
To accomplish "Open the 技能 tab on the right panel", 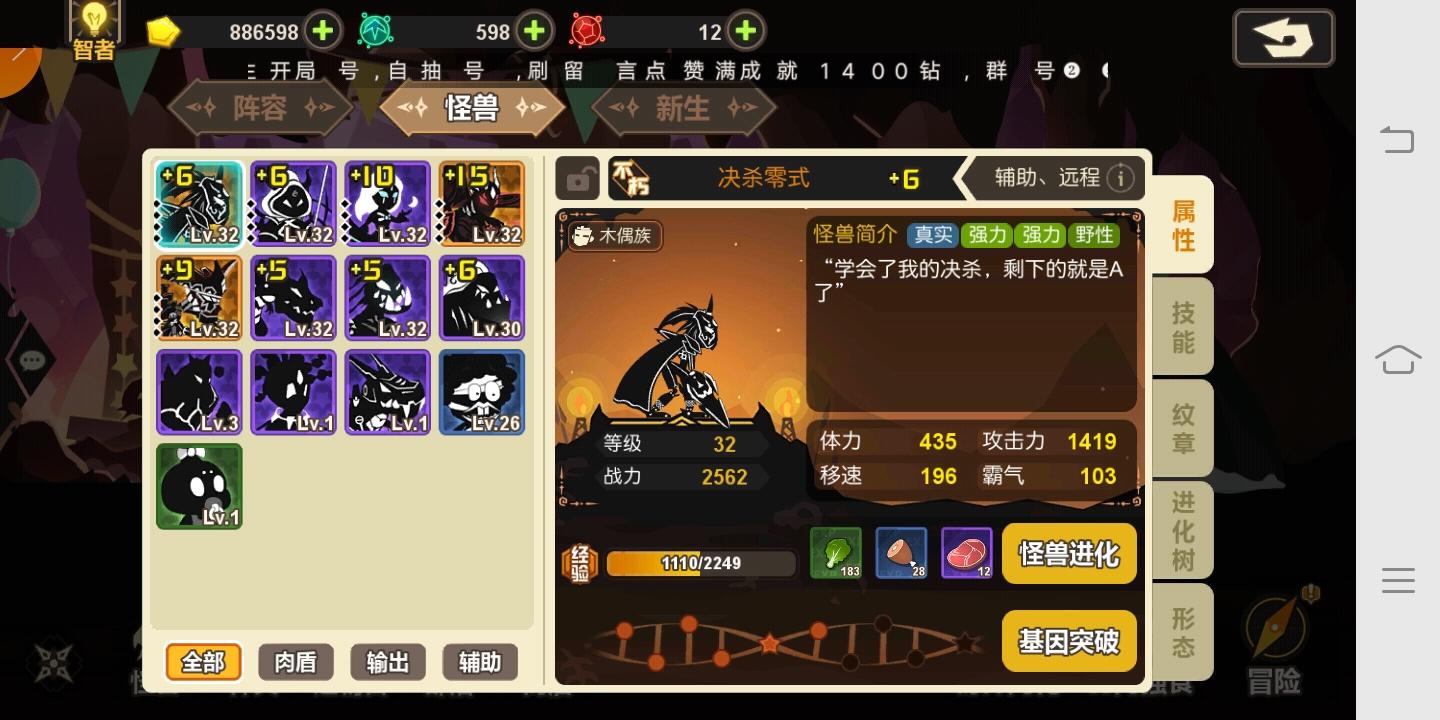I will (1182, 325).
